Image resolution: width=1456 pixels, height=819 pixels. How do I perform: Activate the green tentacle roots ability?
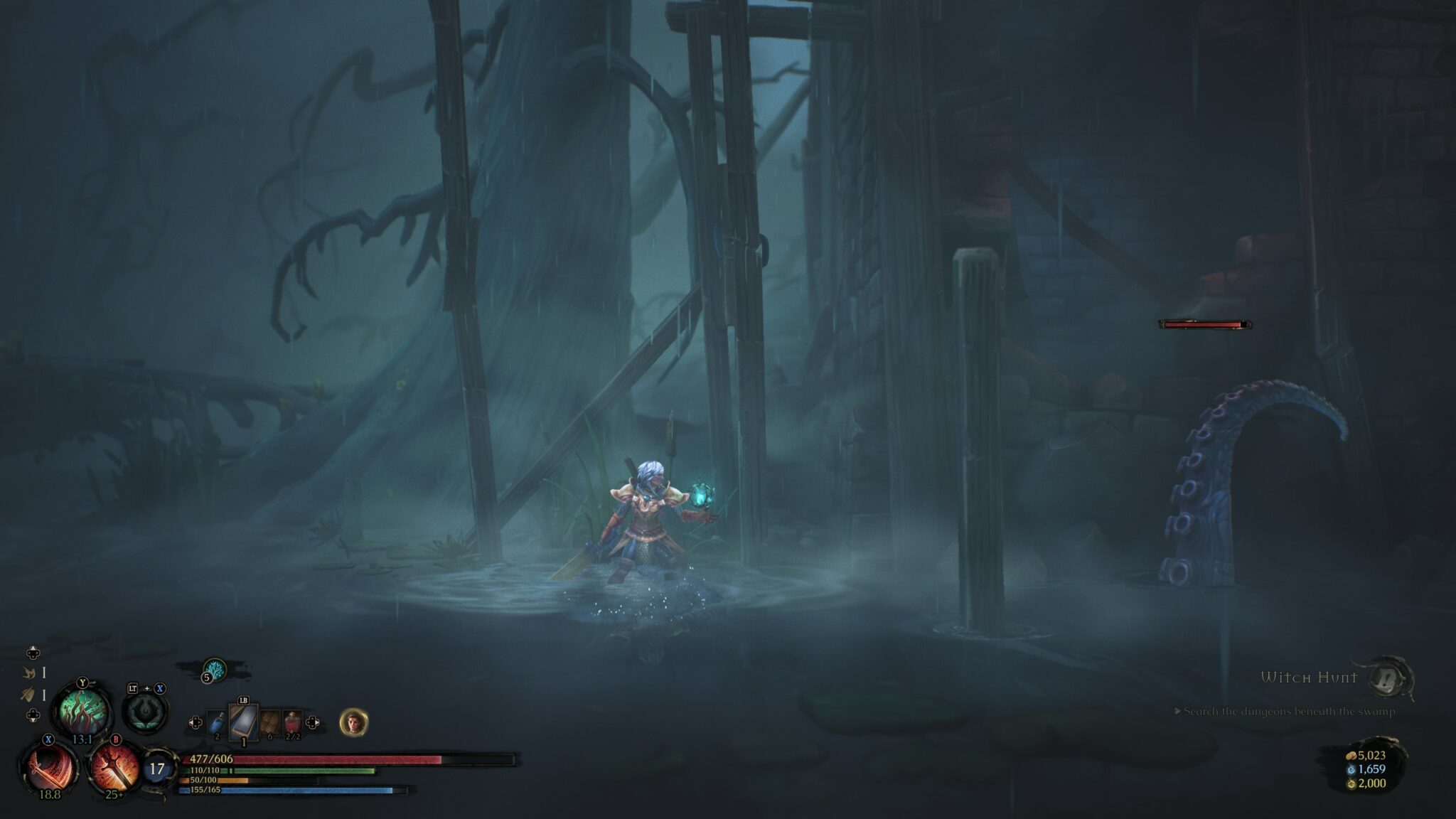[x=82, y=709]
